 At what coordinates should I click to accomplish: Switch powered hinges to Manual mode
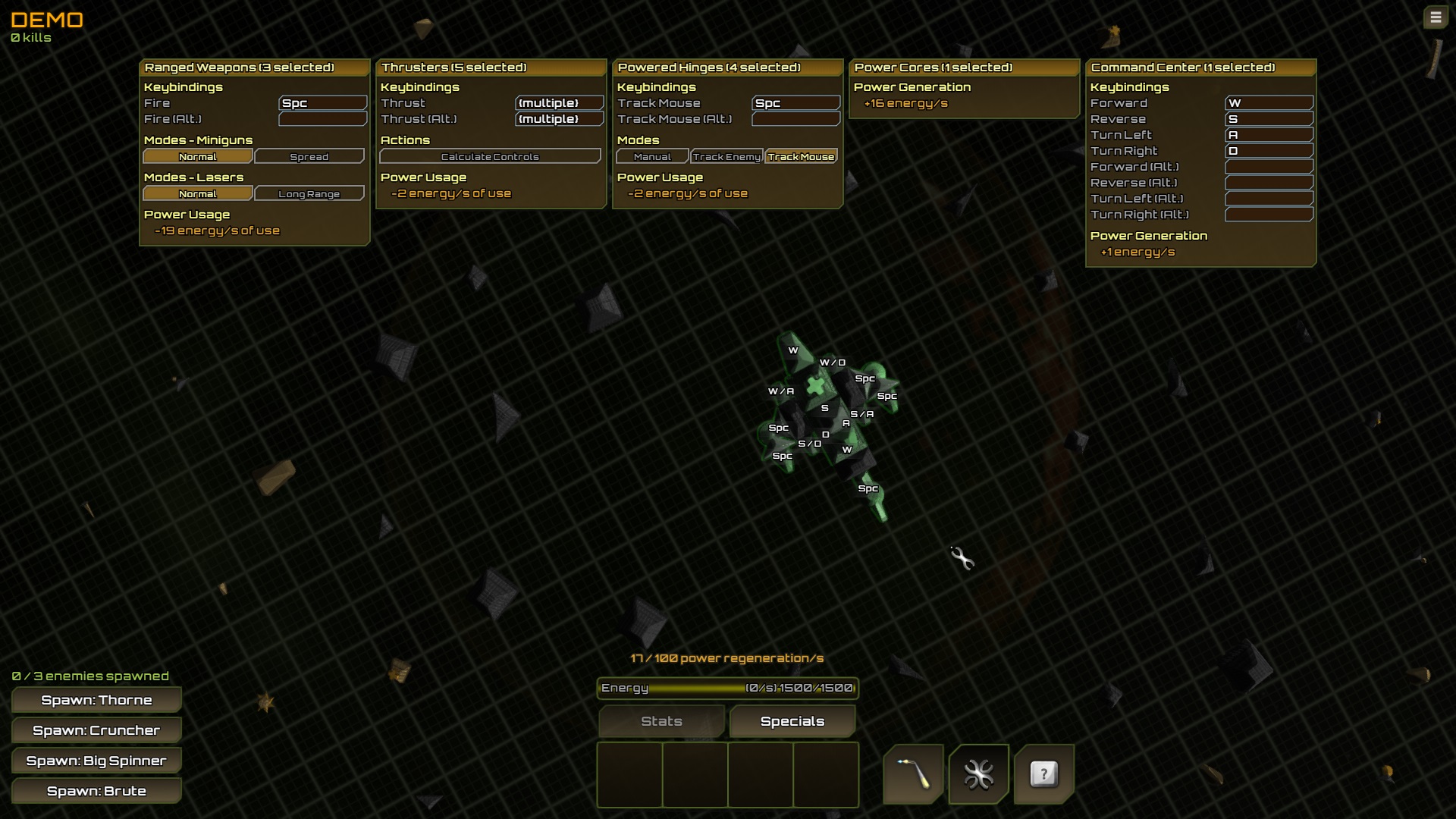tap(652, 156)
